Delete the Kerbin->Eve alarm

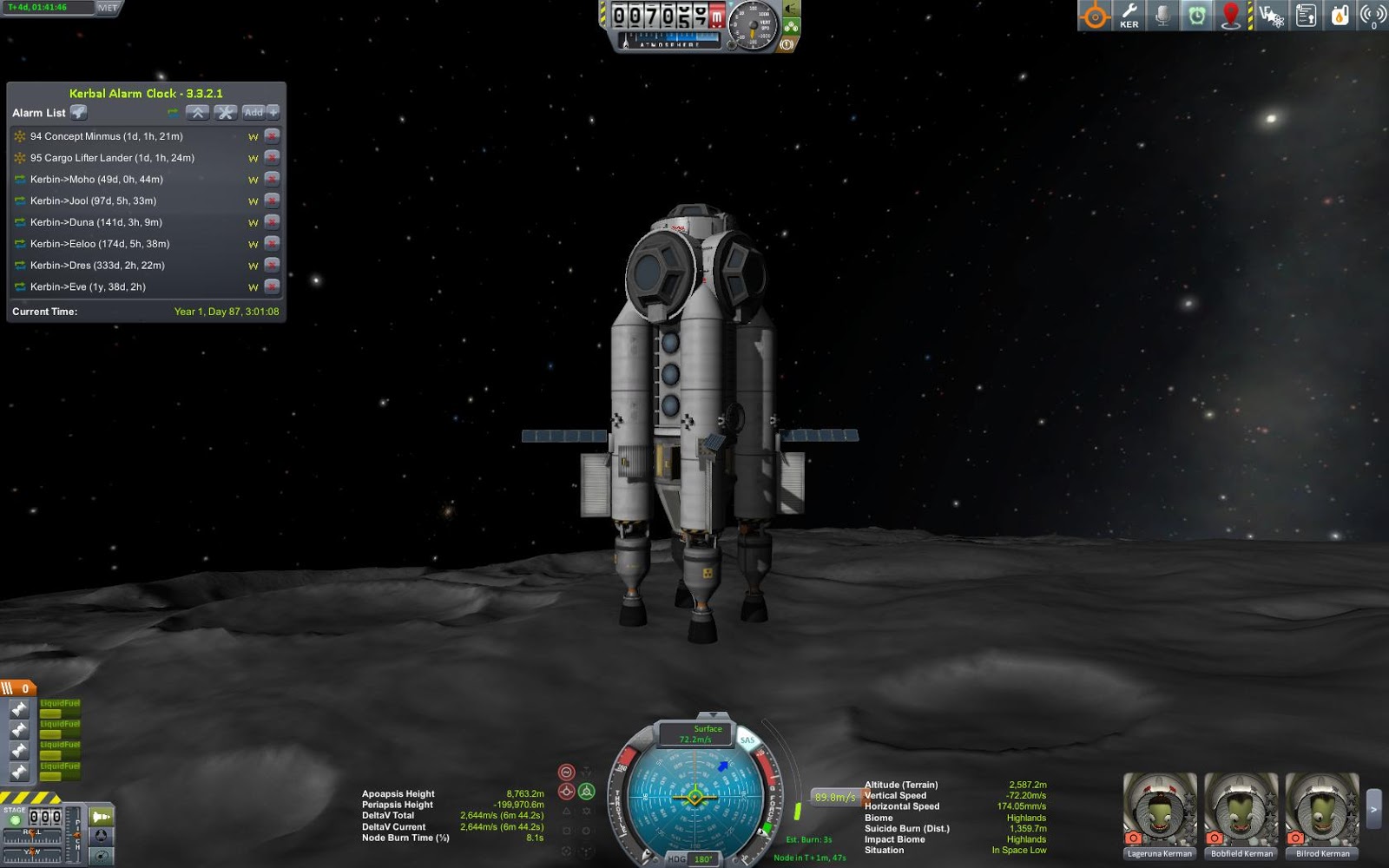click(272, 286)
